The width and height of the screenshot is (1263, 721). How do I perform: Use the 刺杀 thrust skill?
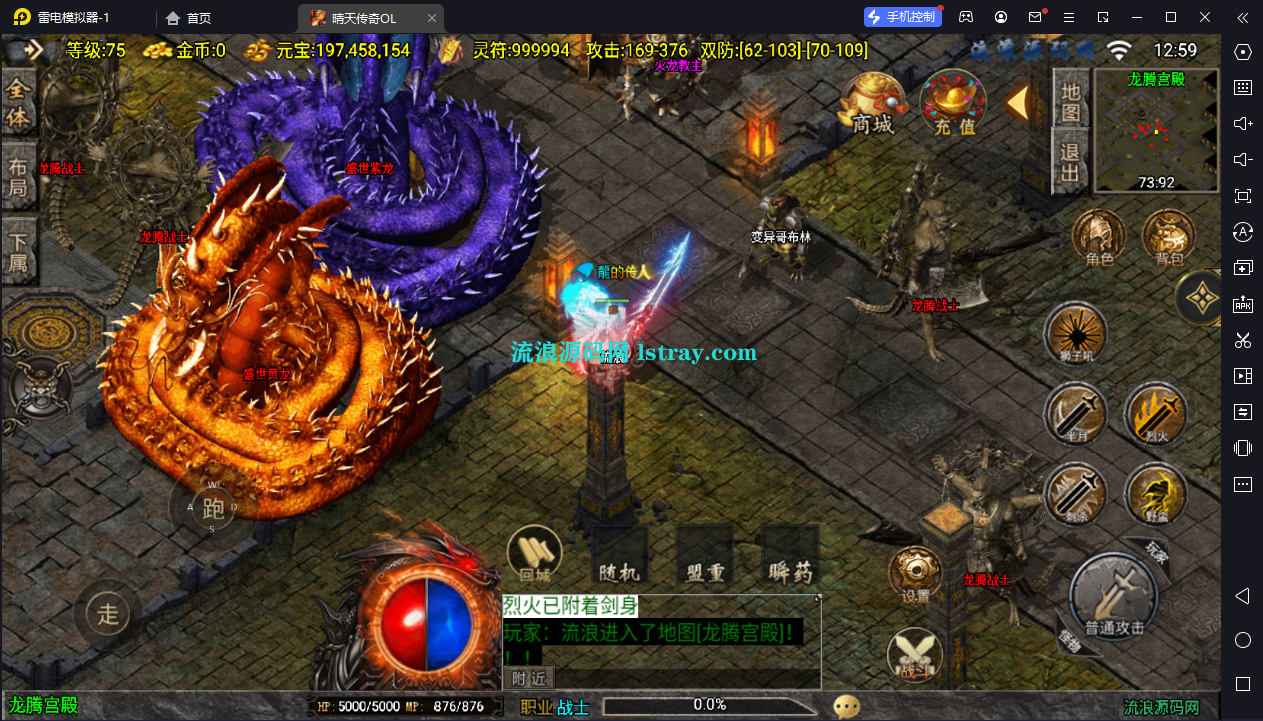tap(1075, 495)
